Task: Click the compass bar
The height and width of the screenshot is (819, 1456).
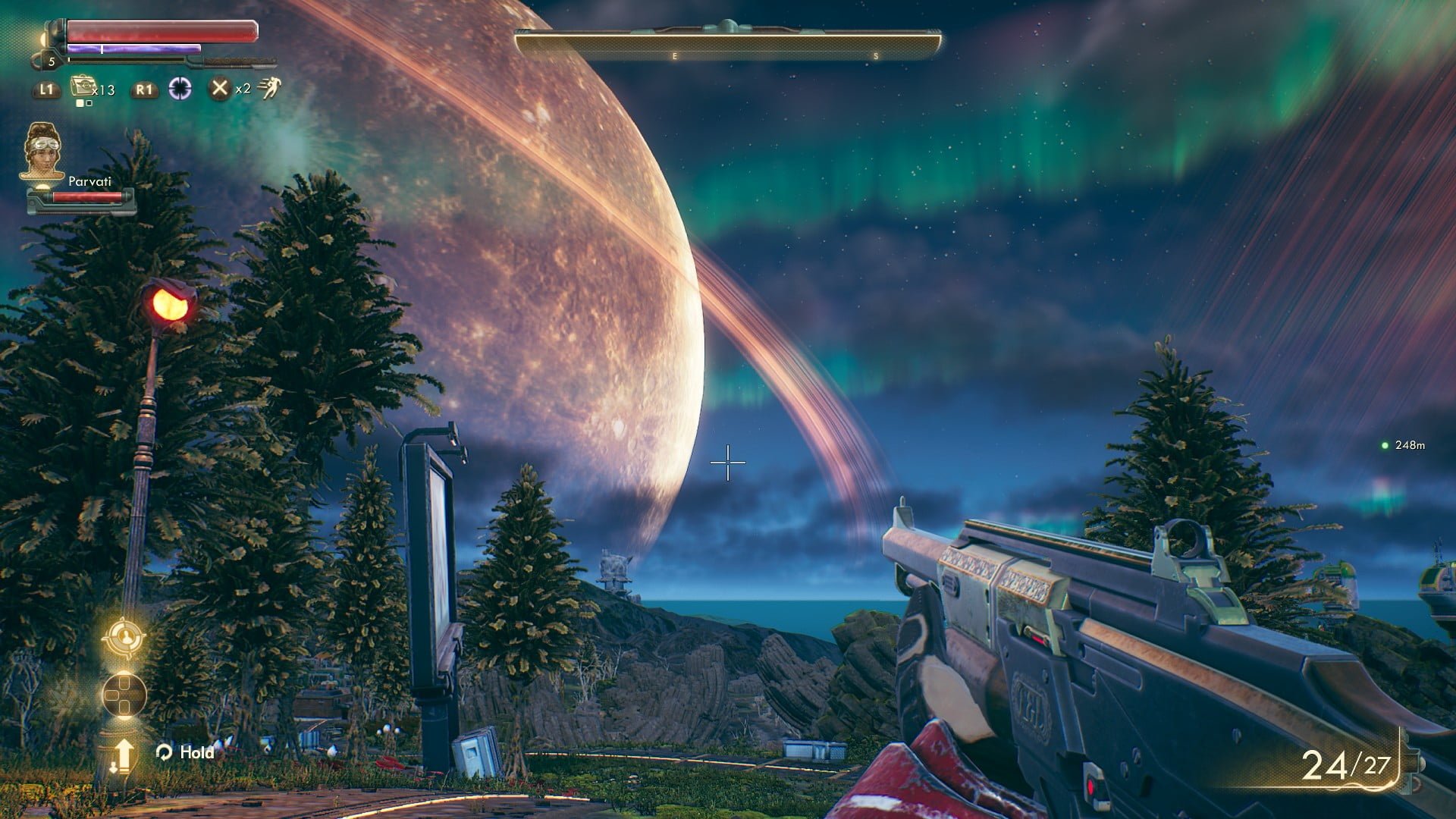Action: click(727, 44)
